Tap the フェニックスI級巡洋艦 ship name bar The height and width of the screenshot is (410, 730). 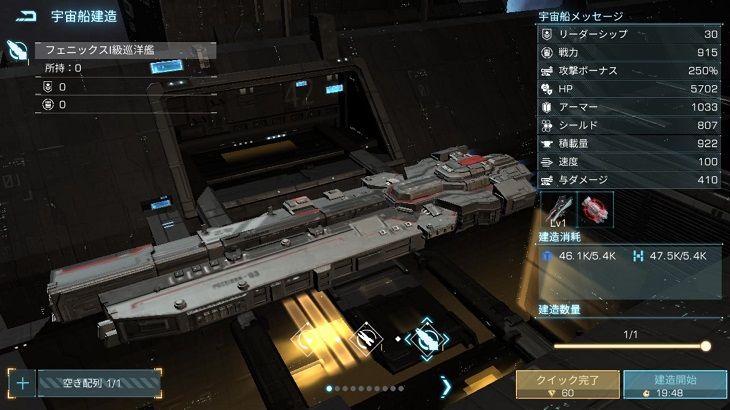click(124, 49)
